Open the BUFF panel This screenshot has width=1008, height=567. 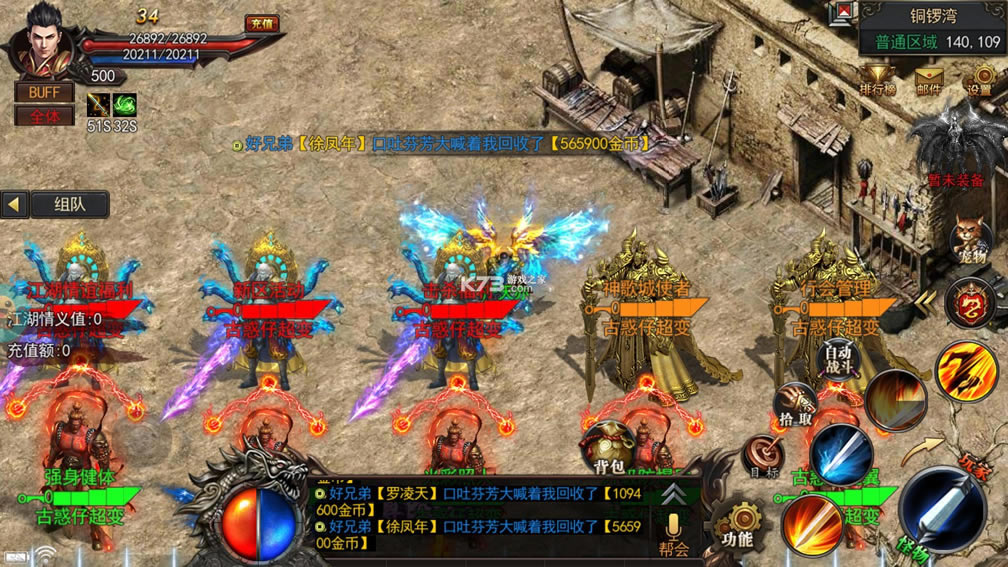coord(44,92)
